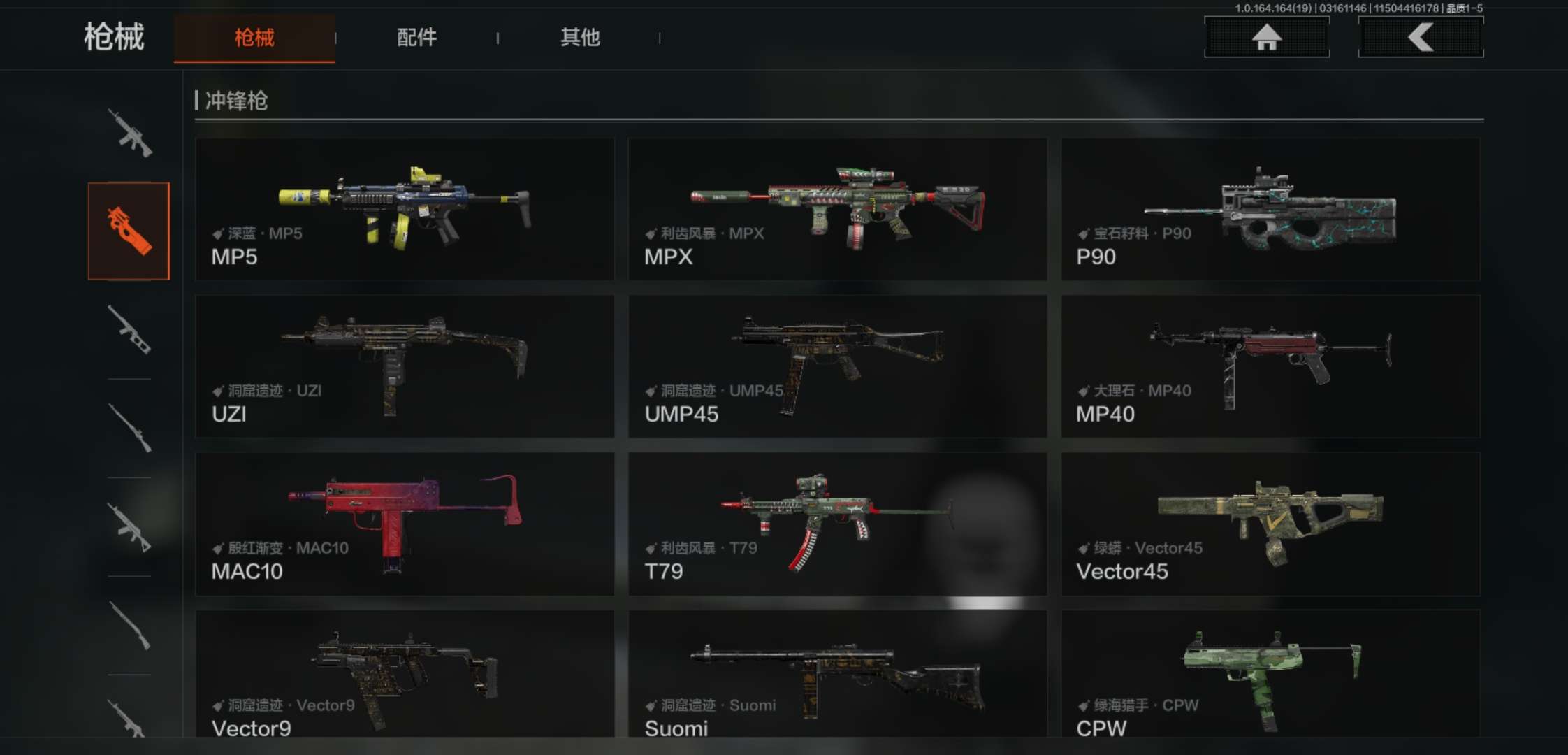
Task: Open the P90 weapon card
Action: tap(1270, 209)
